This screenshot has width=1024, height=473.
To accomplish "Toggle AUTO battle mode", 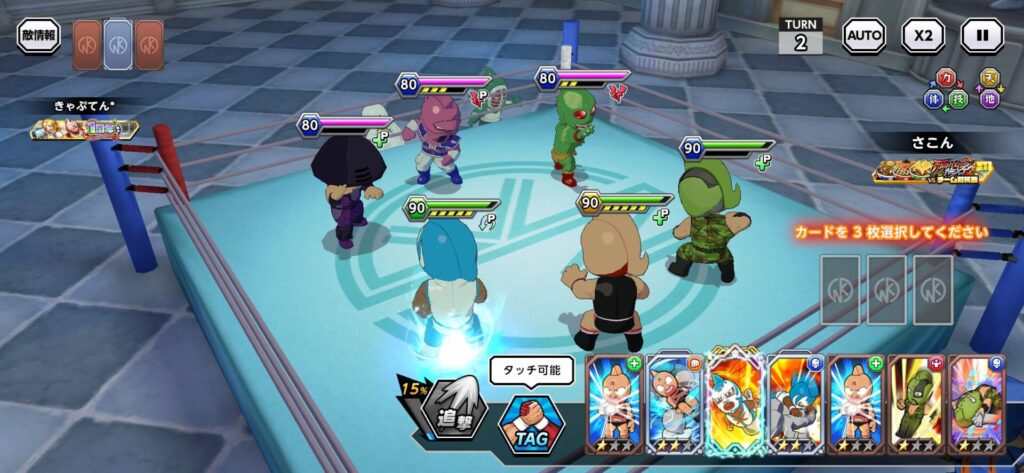I will coord(863,36).
